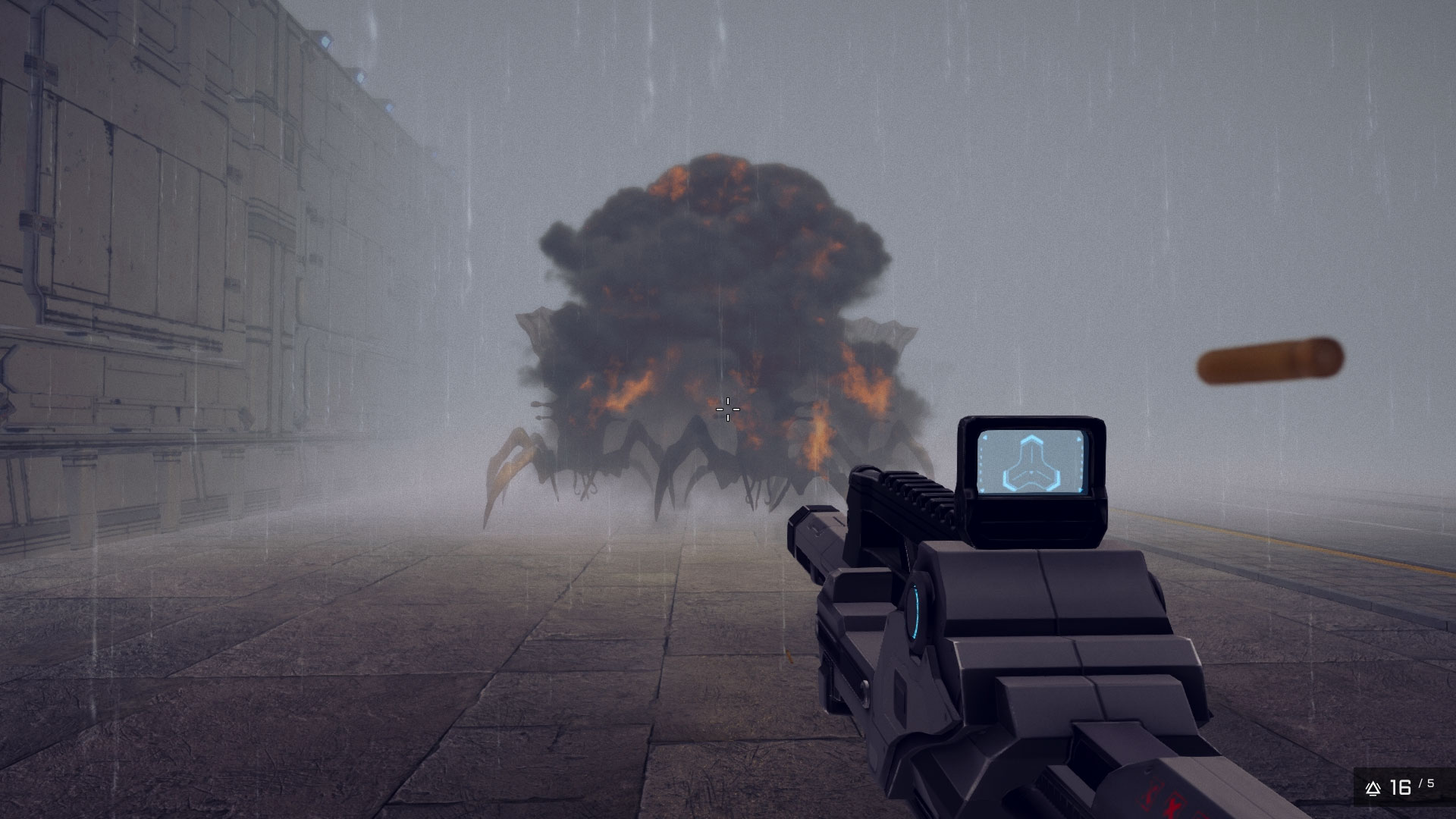
Task: Click the holographic sight window
Action: pyautogui.click(x=1033, y=463)
